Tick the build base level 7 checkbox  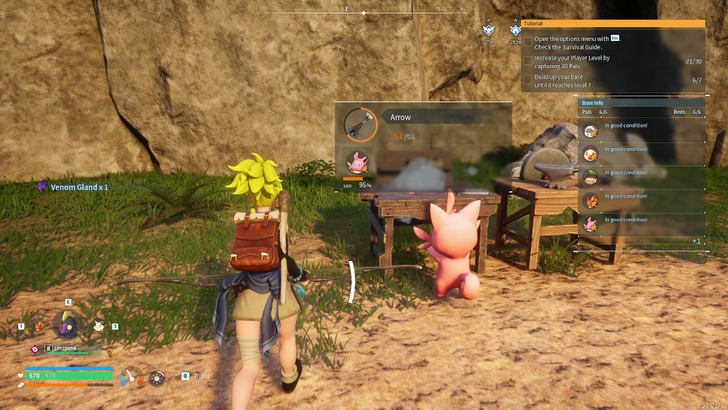tap(528, 80)
